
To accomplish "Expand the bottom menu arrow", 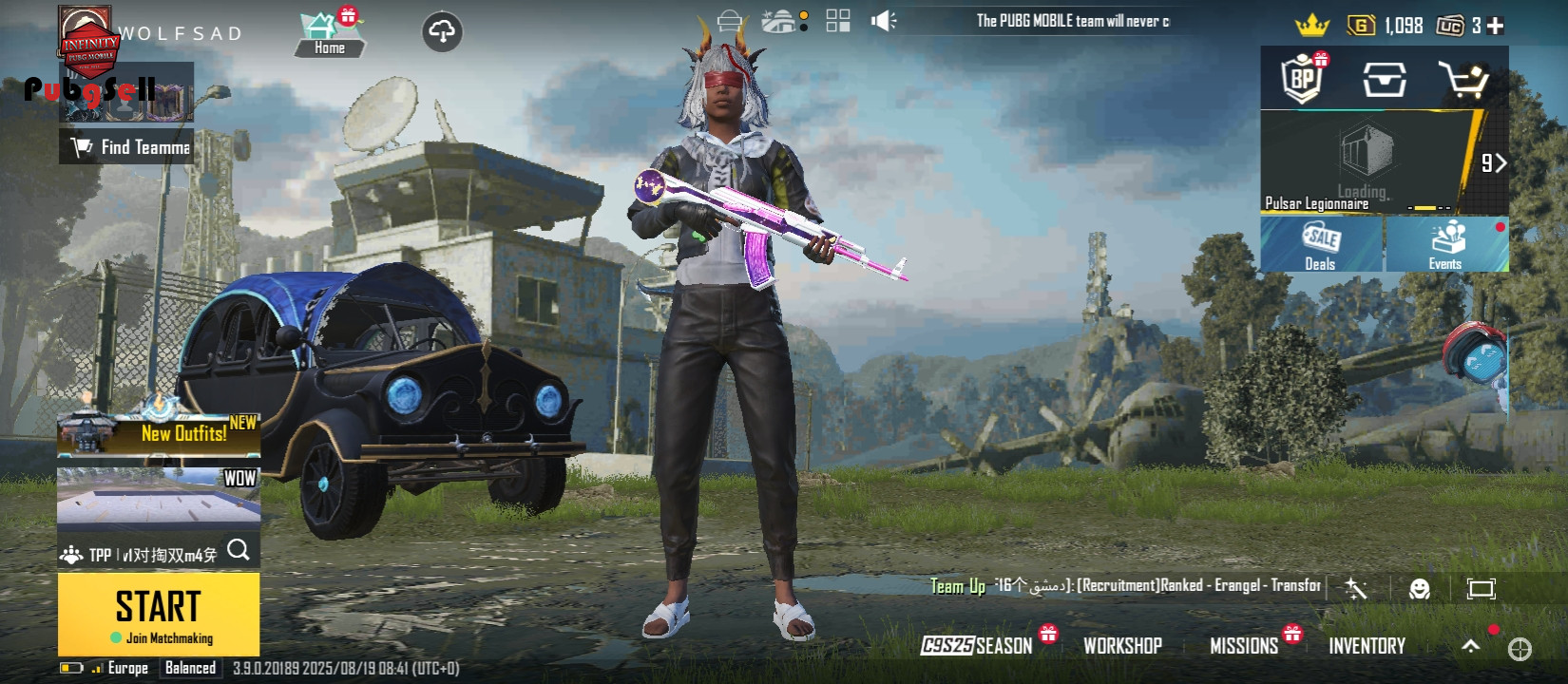I will 1470,646.
